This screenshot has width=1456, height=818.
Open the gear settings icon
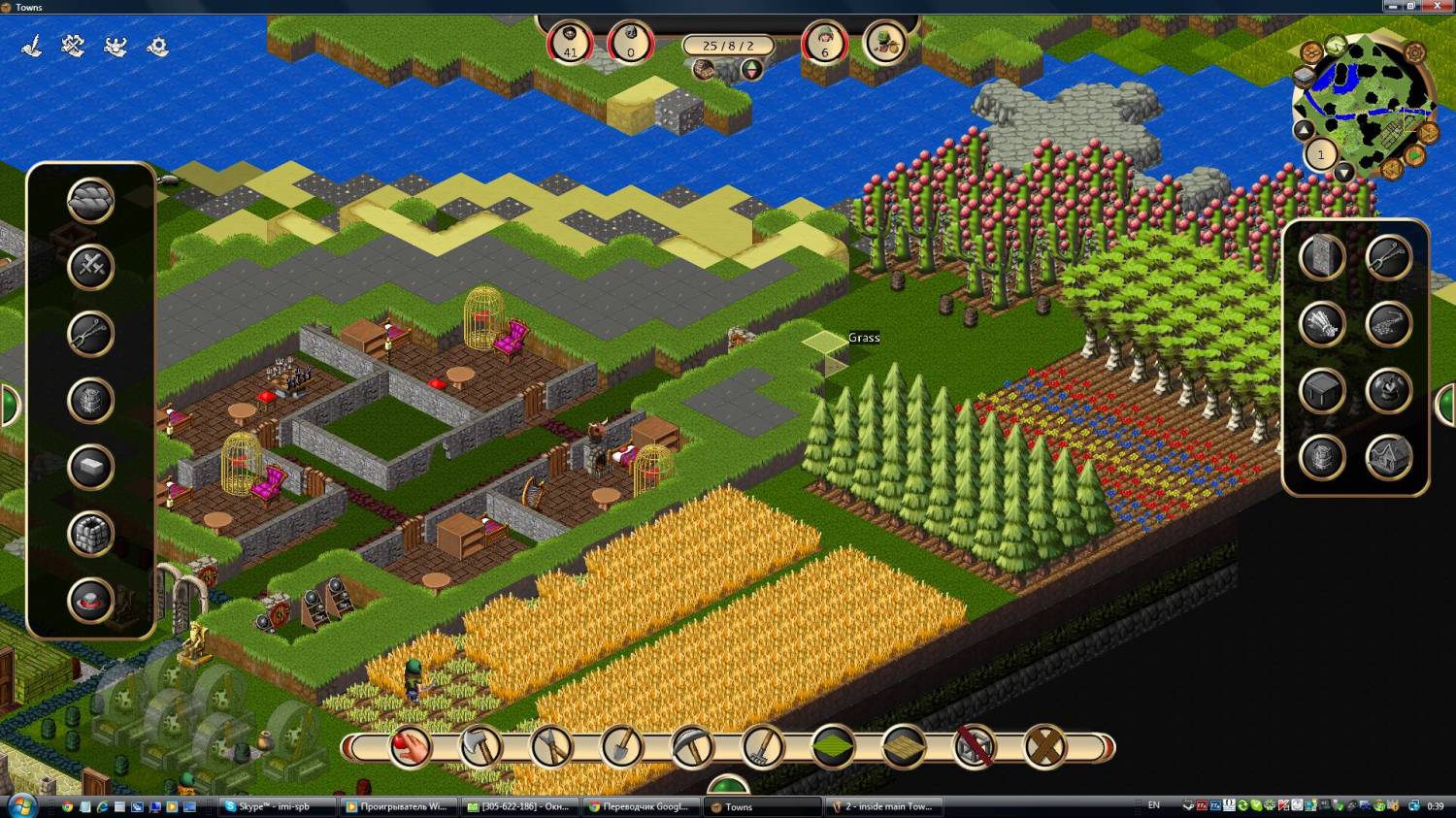click(157, 46)
